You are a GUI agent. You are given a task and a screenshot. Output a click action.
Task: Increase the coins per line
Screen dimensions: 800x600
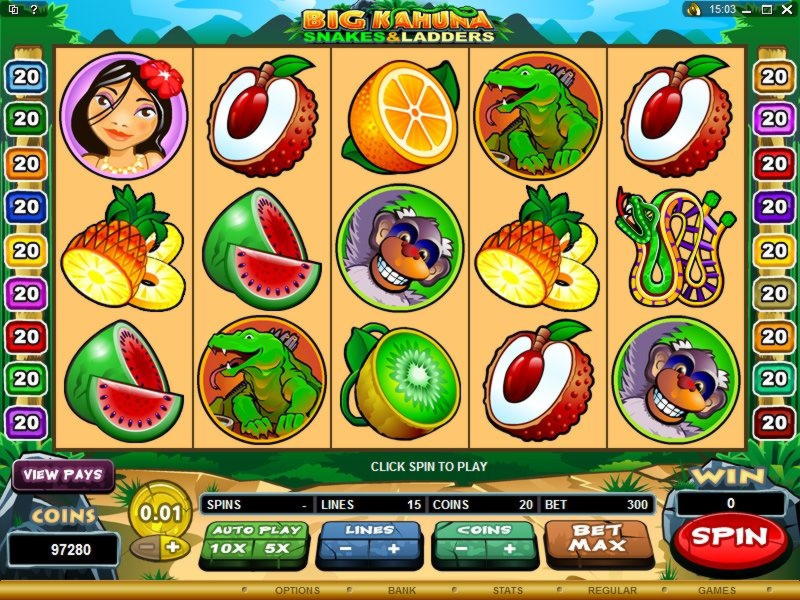click(509, 548)
